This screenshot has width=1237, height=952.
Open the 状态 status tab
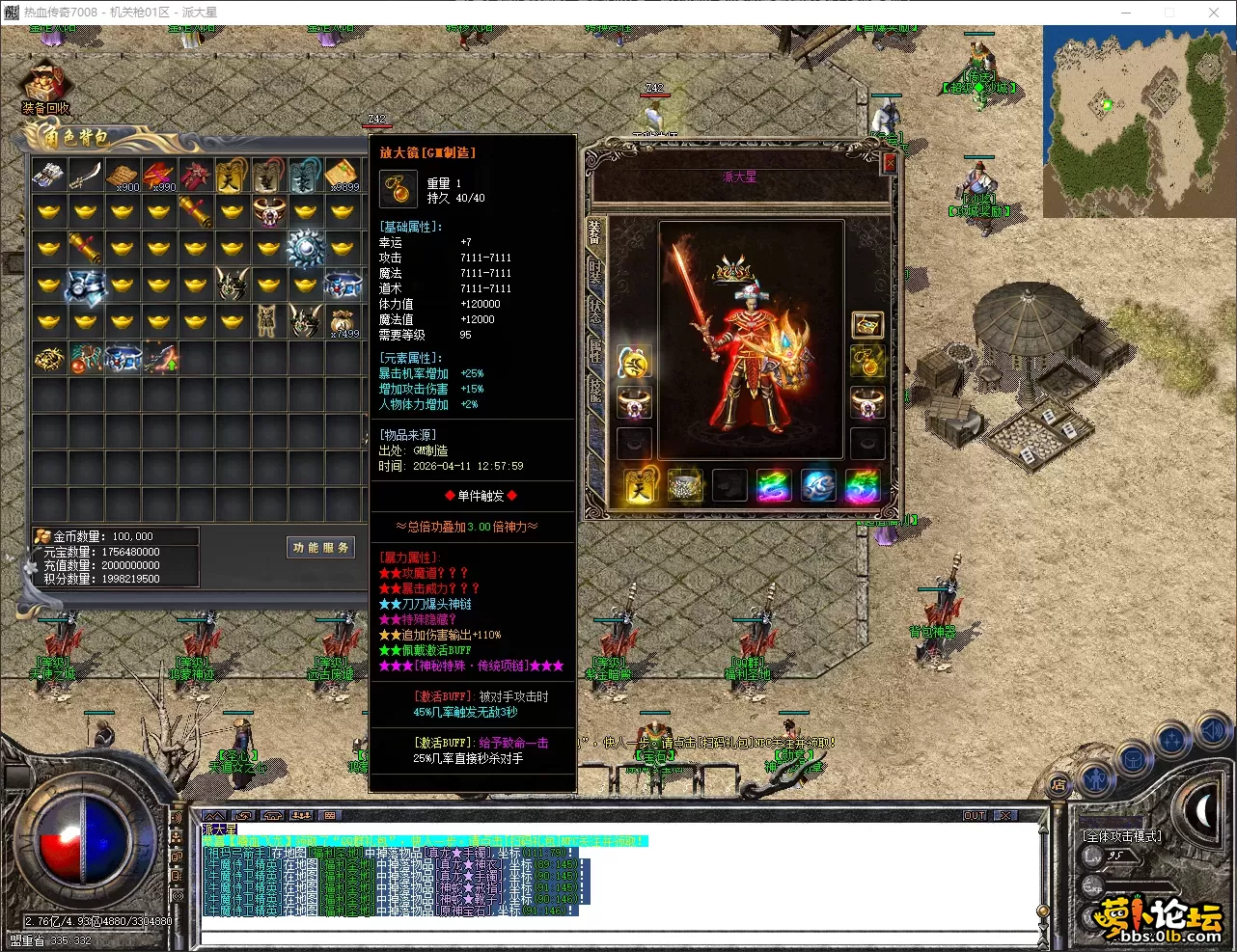[x=594, y=311]
